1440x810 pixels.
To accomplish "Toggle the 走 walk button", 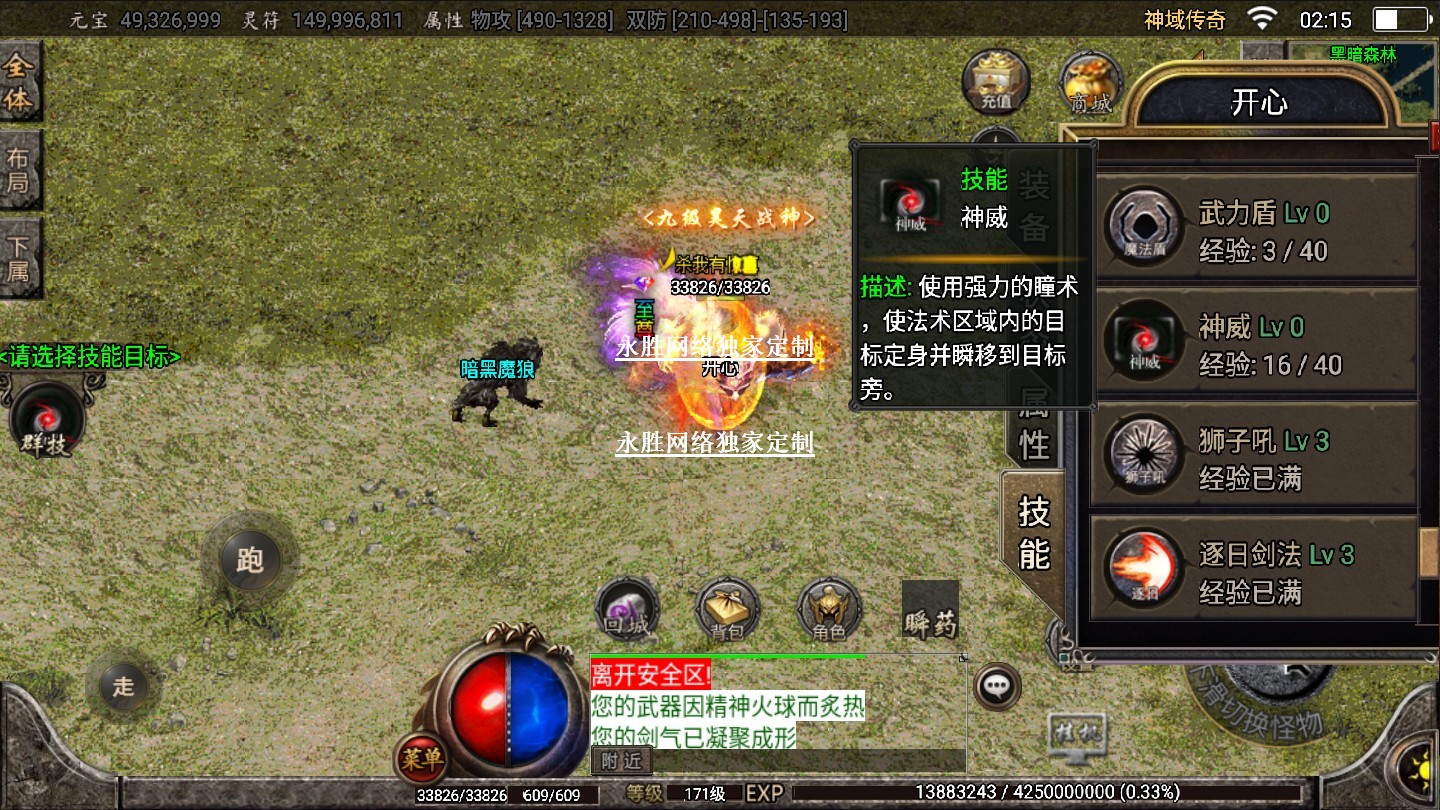I will [x=123, y=686].
